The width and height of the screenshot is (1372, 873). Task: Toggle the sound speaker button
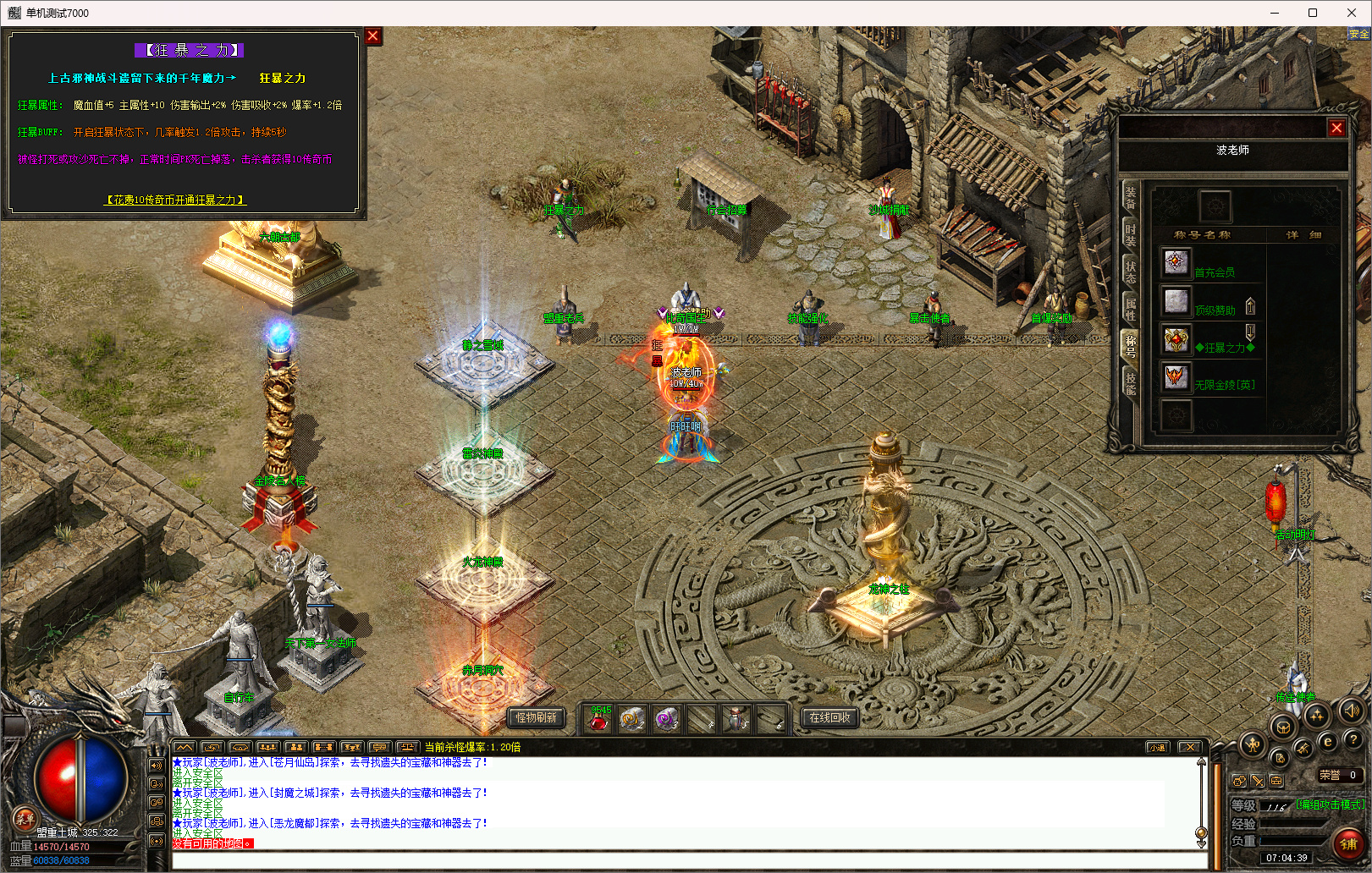pyautogui.click(x=1351, y=711)
